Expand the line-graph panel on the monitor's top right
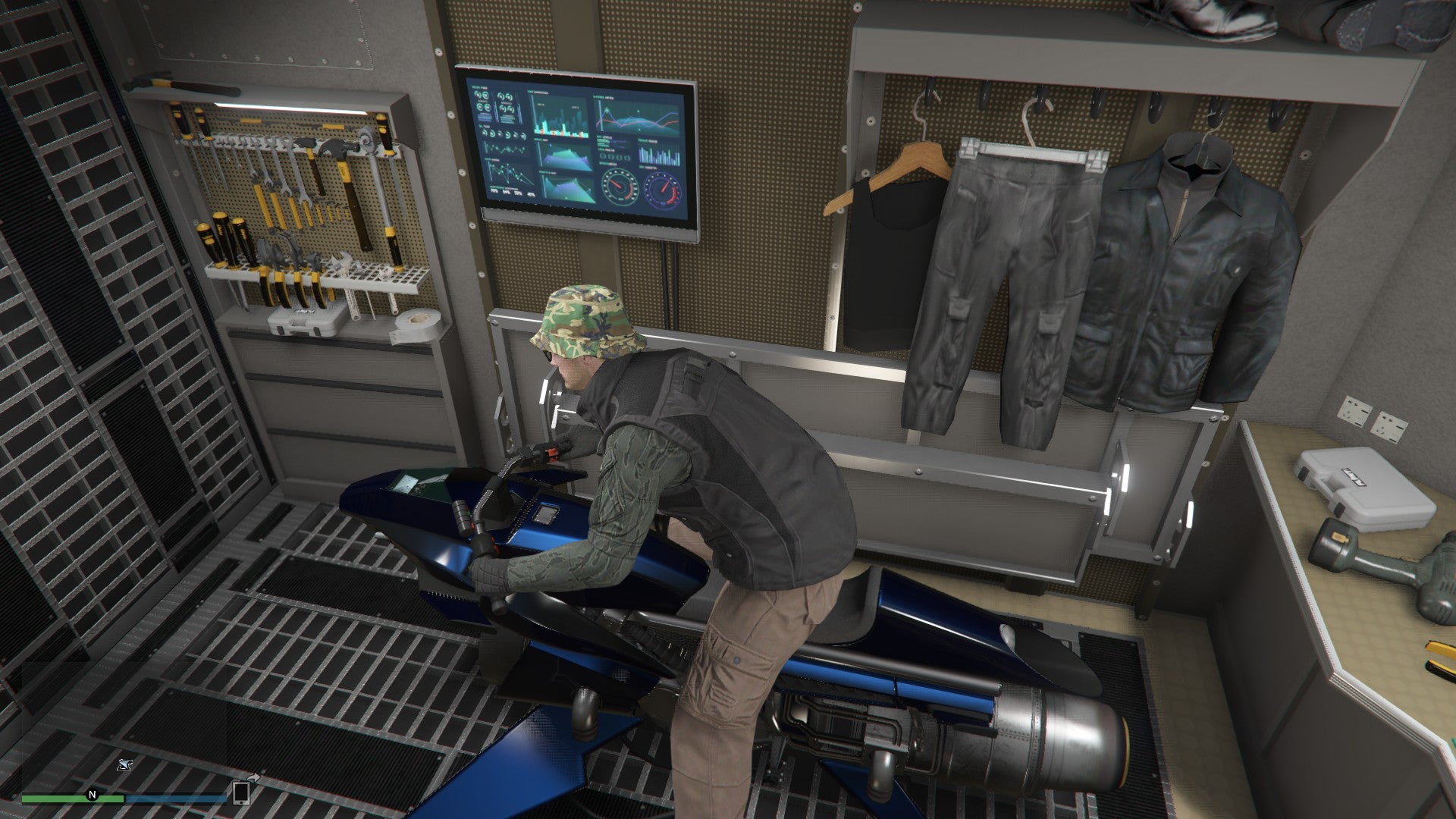This screenshot has width=1456, height=819. 639,118
